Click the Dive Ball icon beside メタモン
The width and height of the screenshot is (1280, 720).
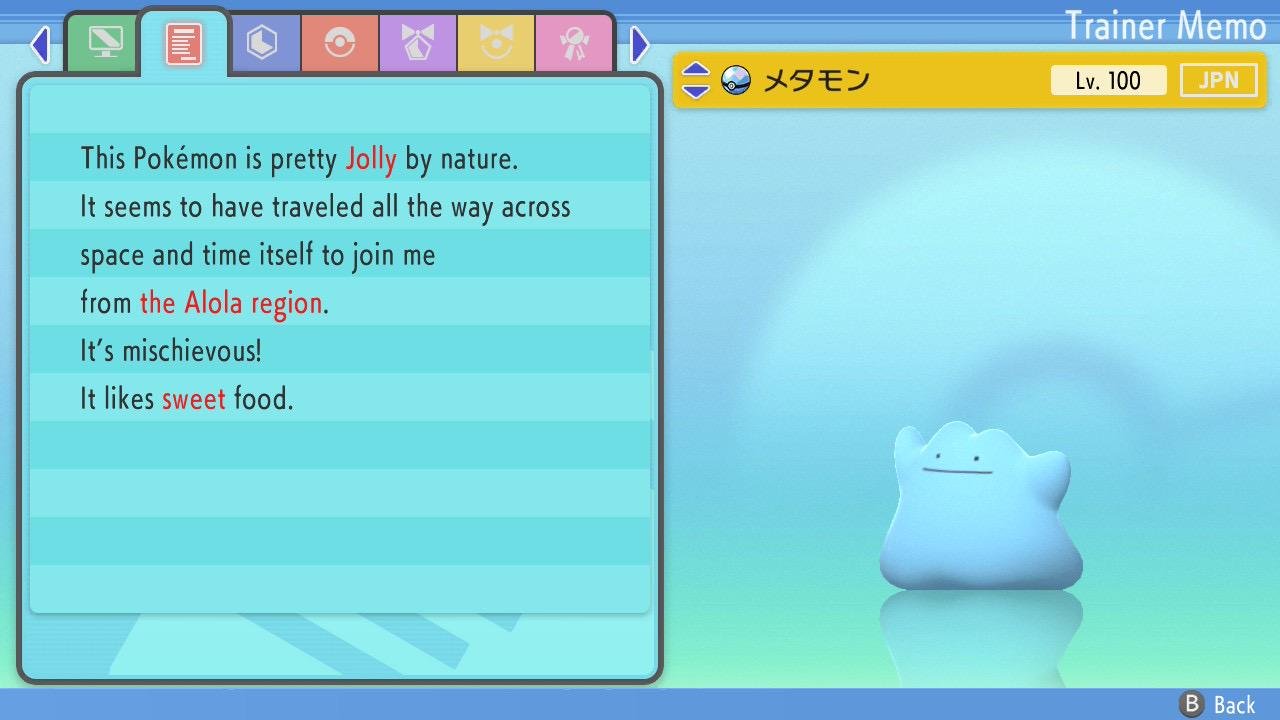[737, 79]
